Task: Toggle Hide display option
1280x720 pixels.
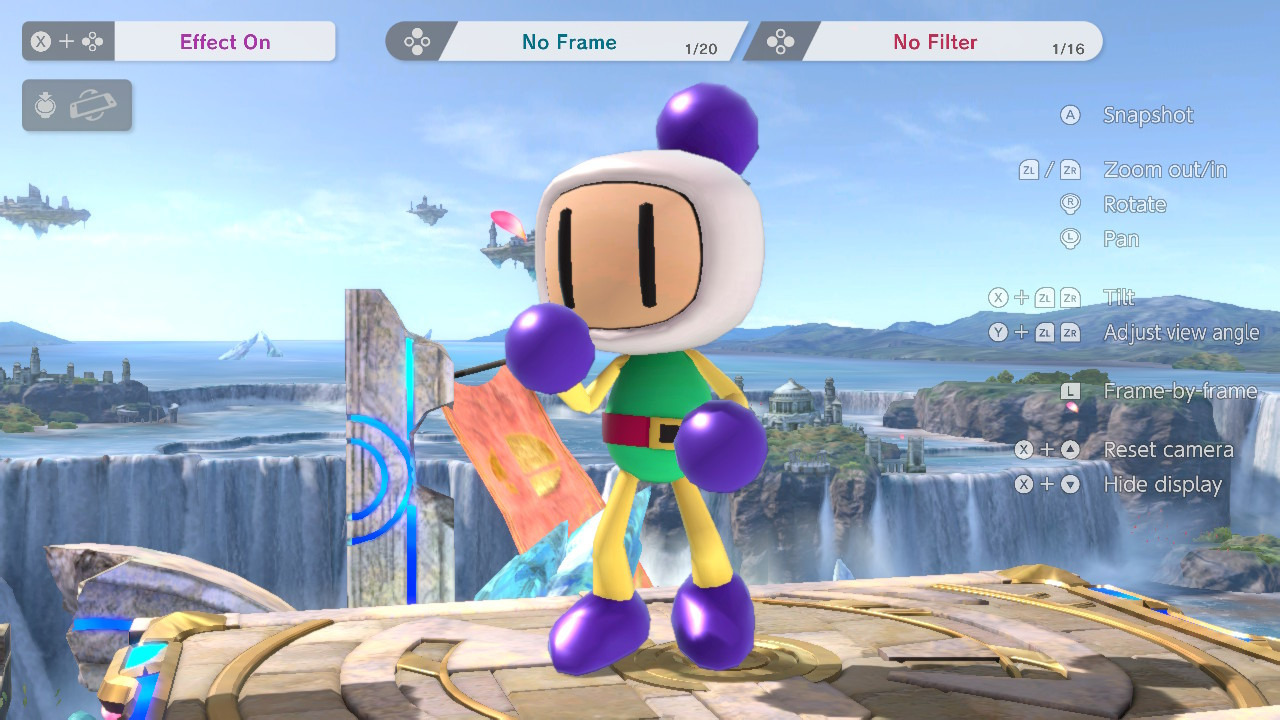Action: click(1161, 484)
